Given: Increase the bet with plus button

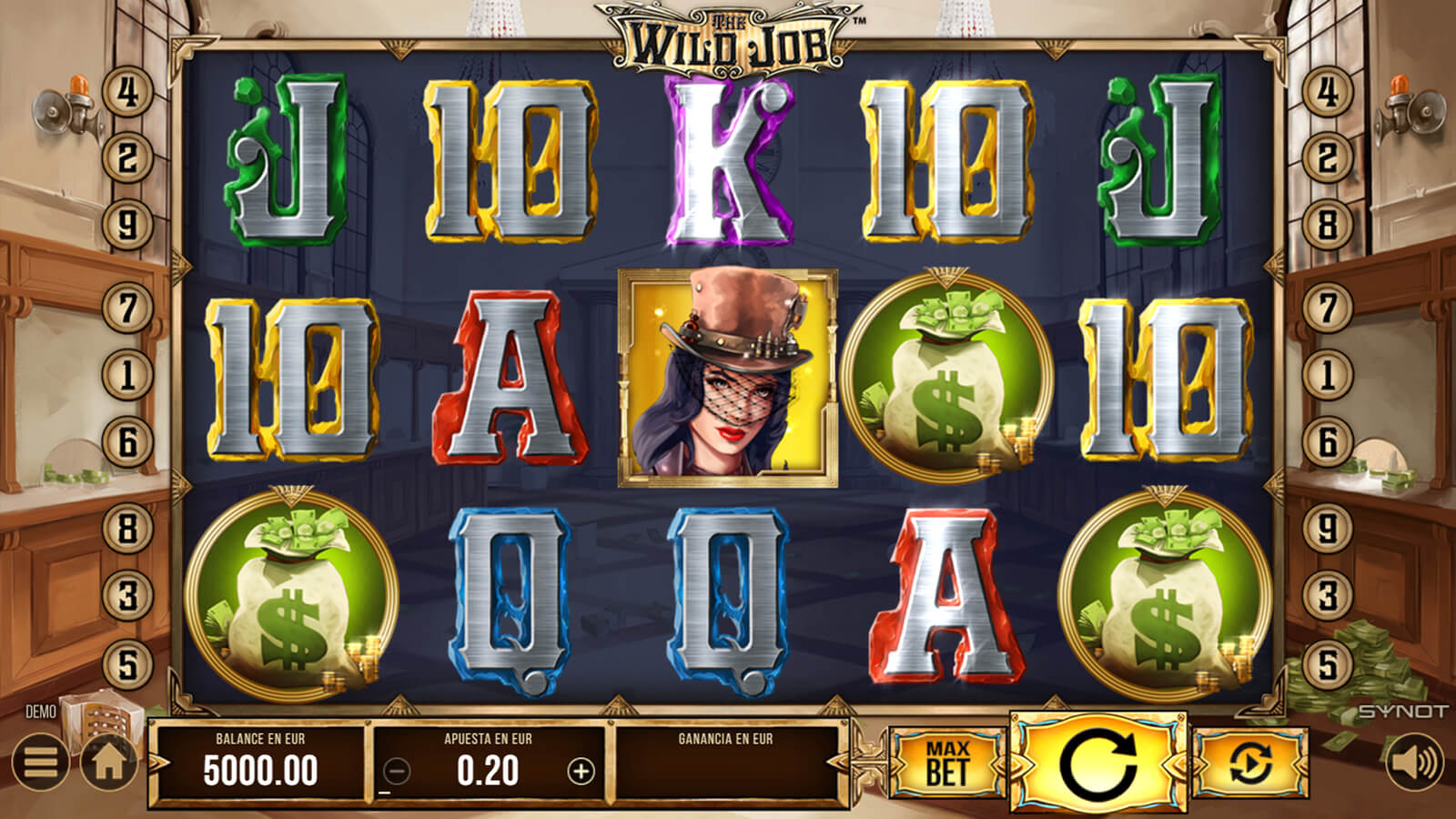Looking at the screenshot, I should click(581, 772).
